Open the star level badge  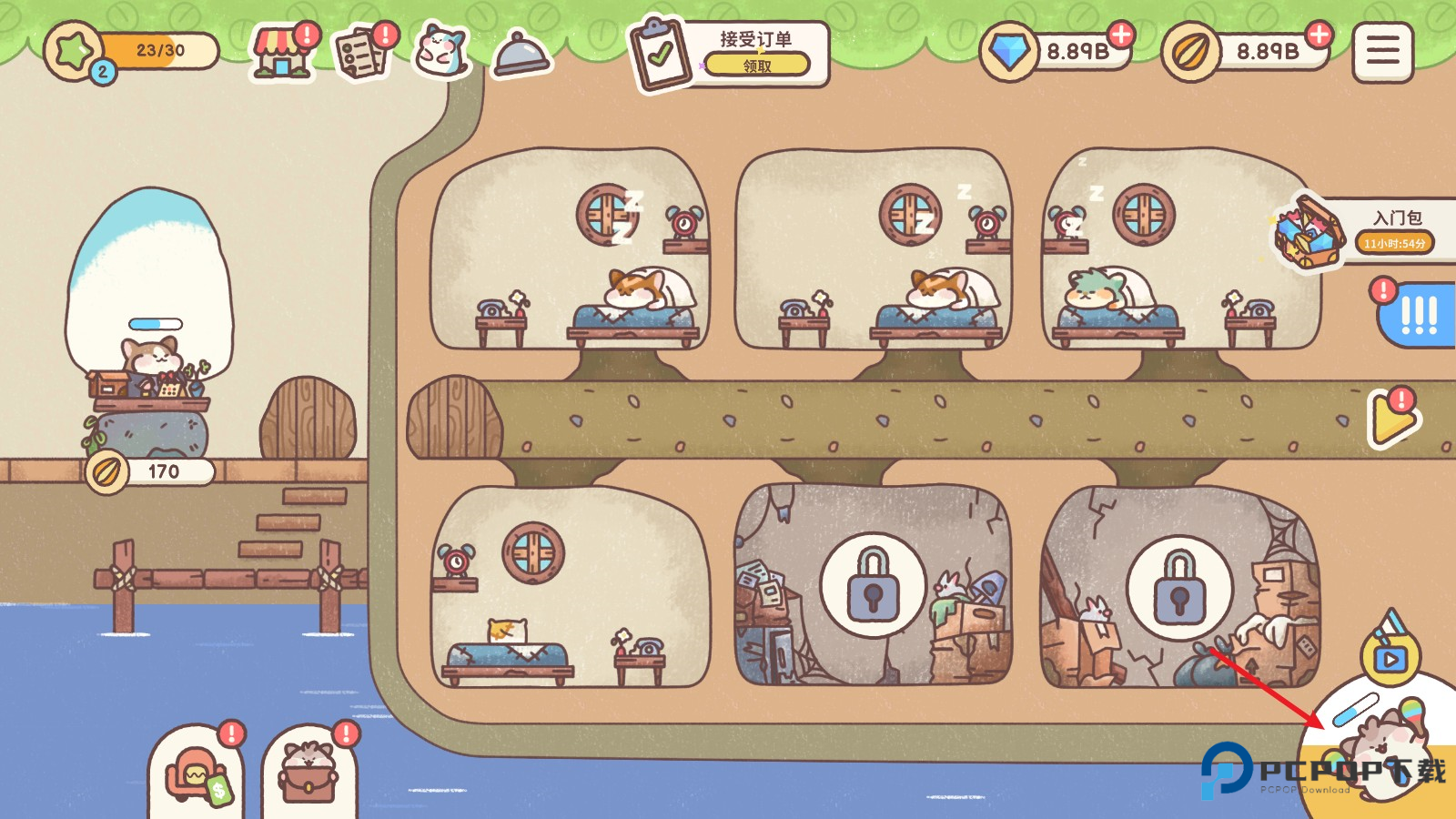pos(75,52)
